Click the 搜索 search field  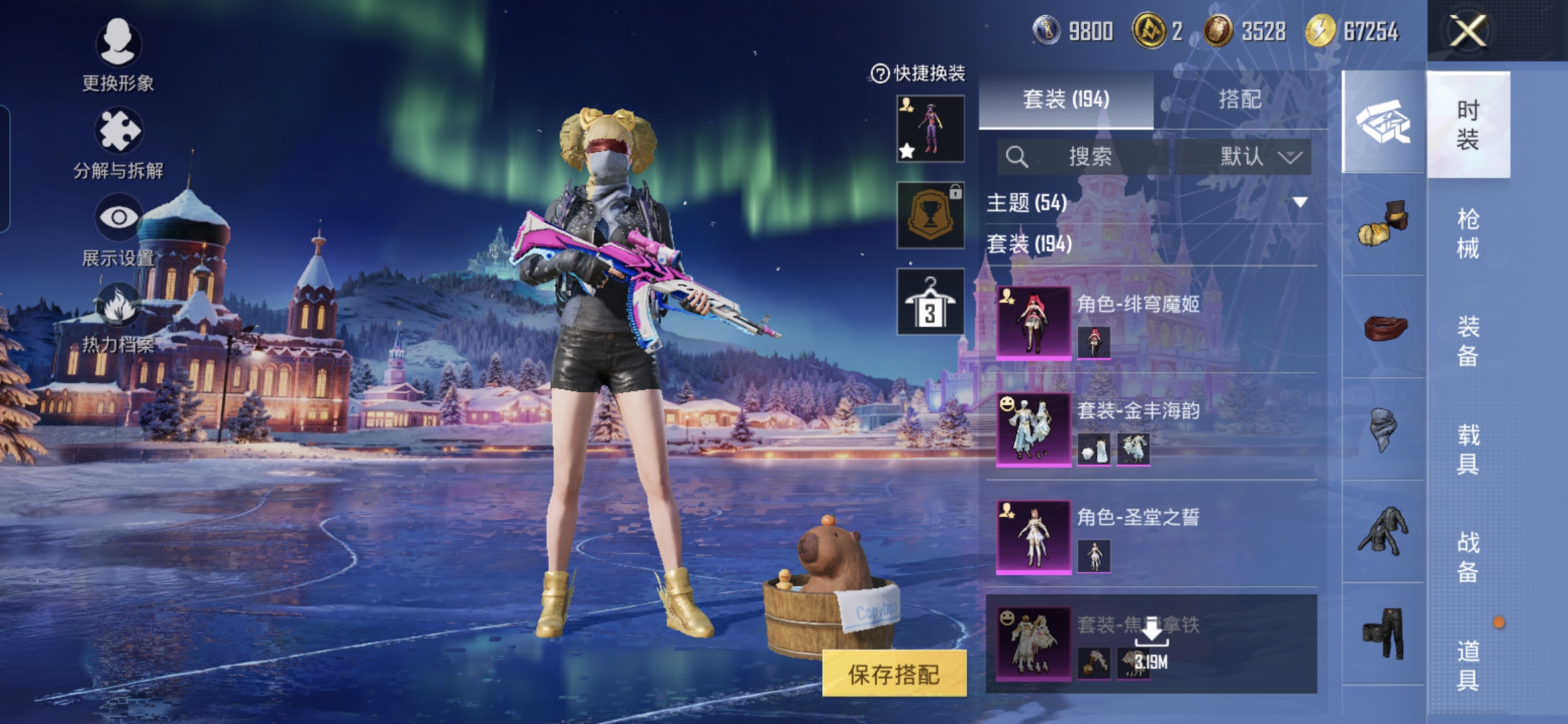click(1082, 157)
